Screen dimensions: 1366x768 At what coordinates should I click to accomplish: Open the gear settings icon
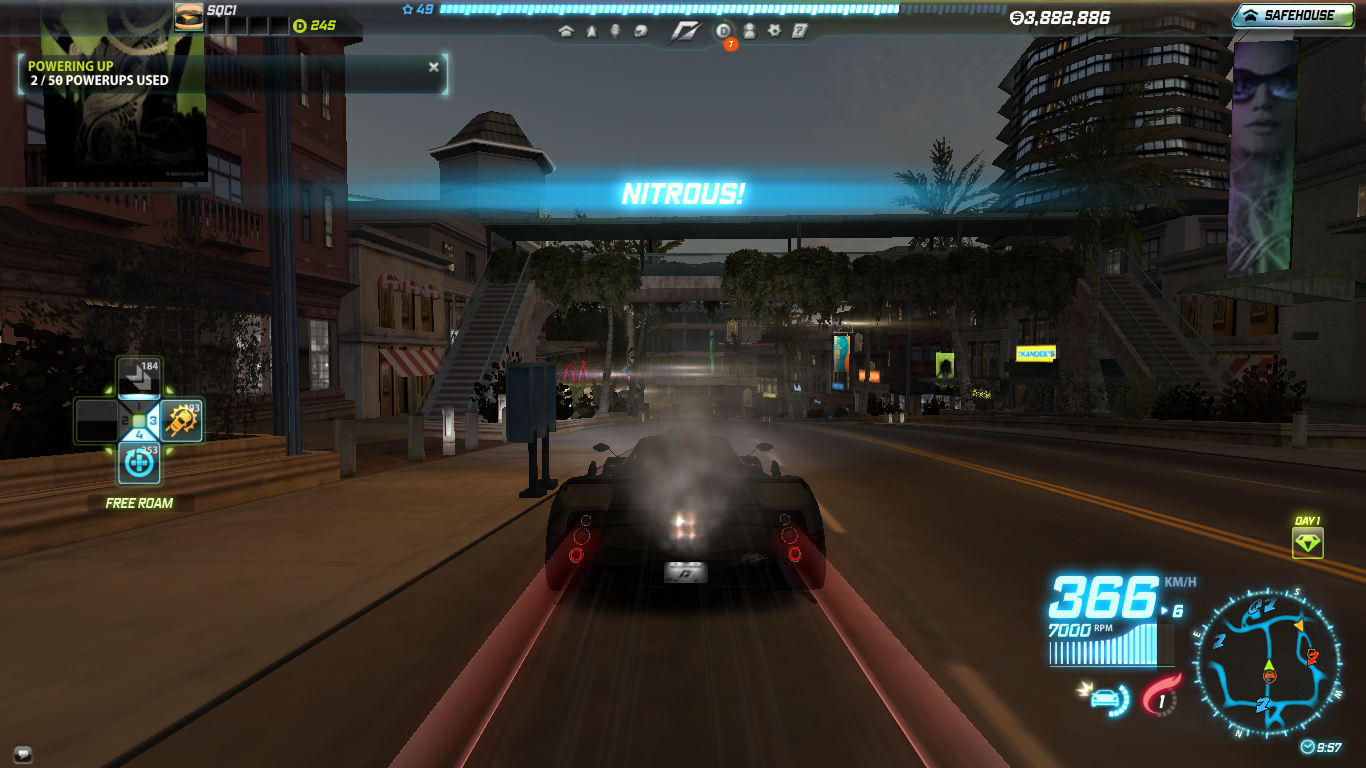(x=774, y=31)
